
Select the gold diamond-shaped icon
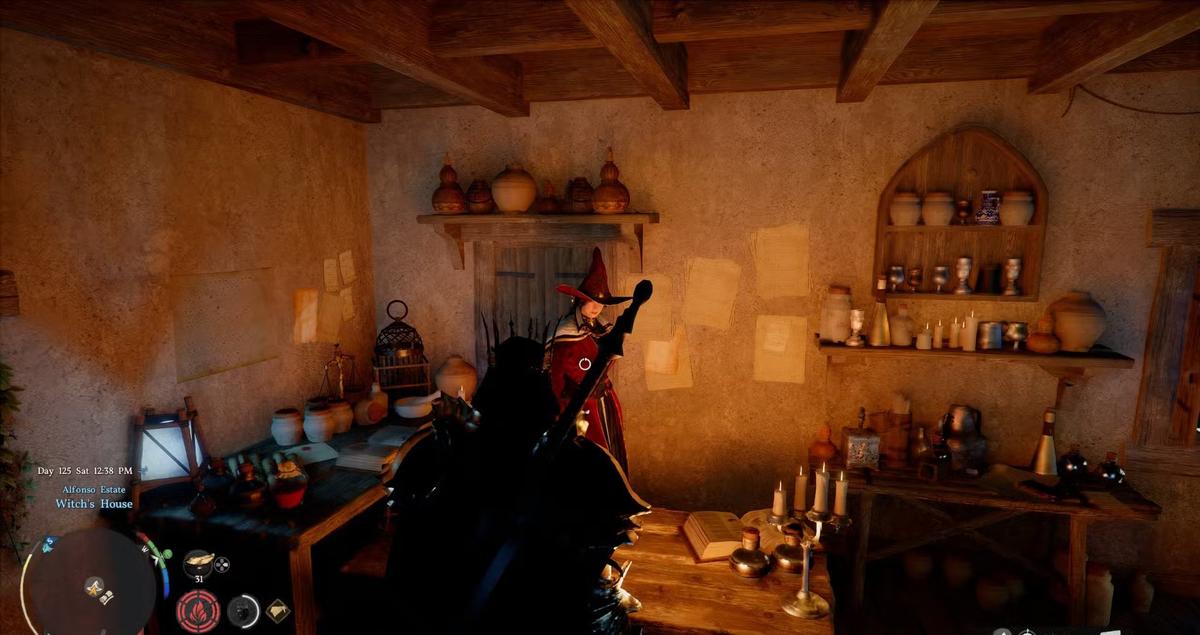coord(277,610)
